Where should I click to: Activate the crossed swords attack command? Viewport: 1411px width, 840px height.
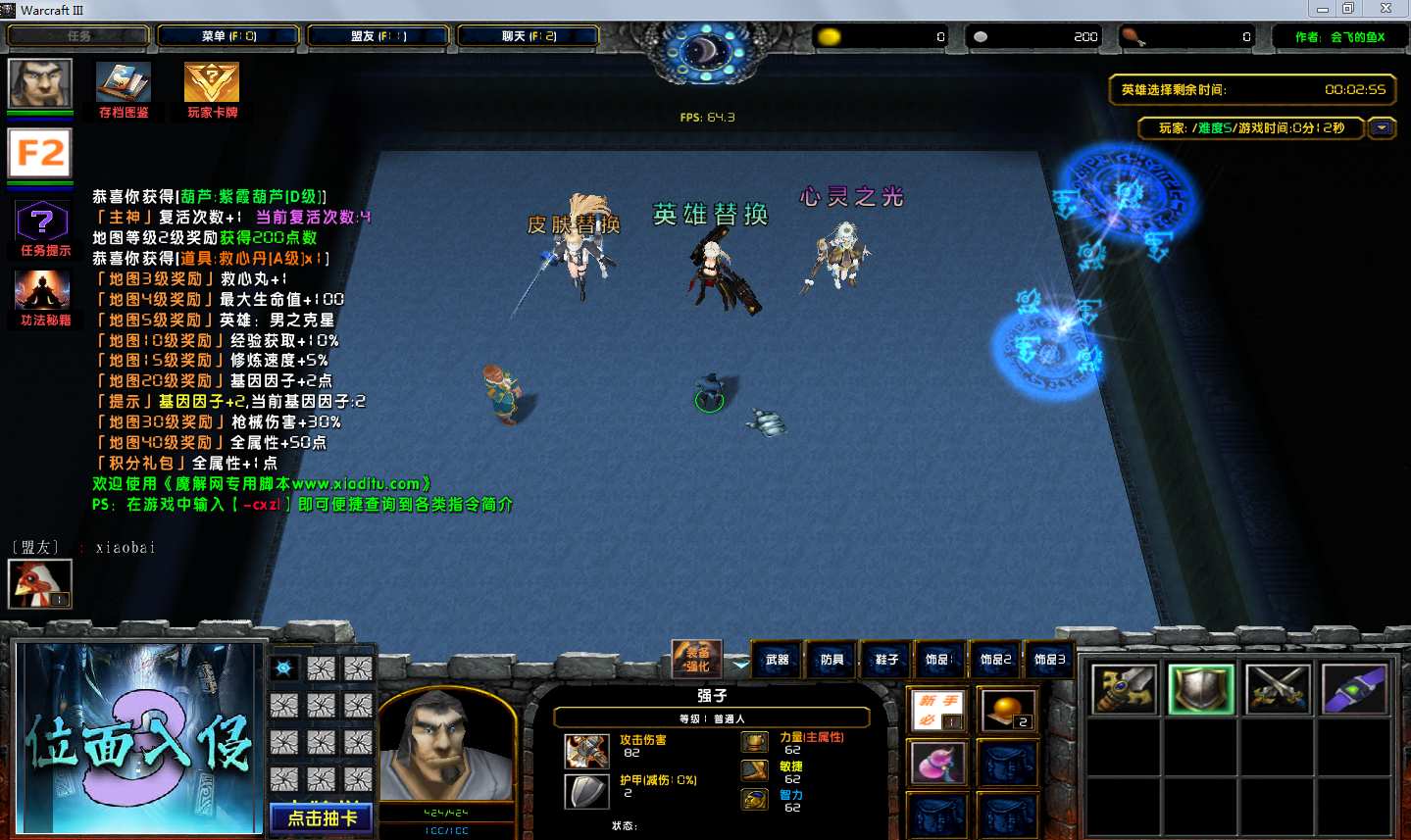[1278, 689]
